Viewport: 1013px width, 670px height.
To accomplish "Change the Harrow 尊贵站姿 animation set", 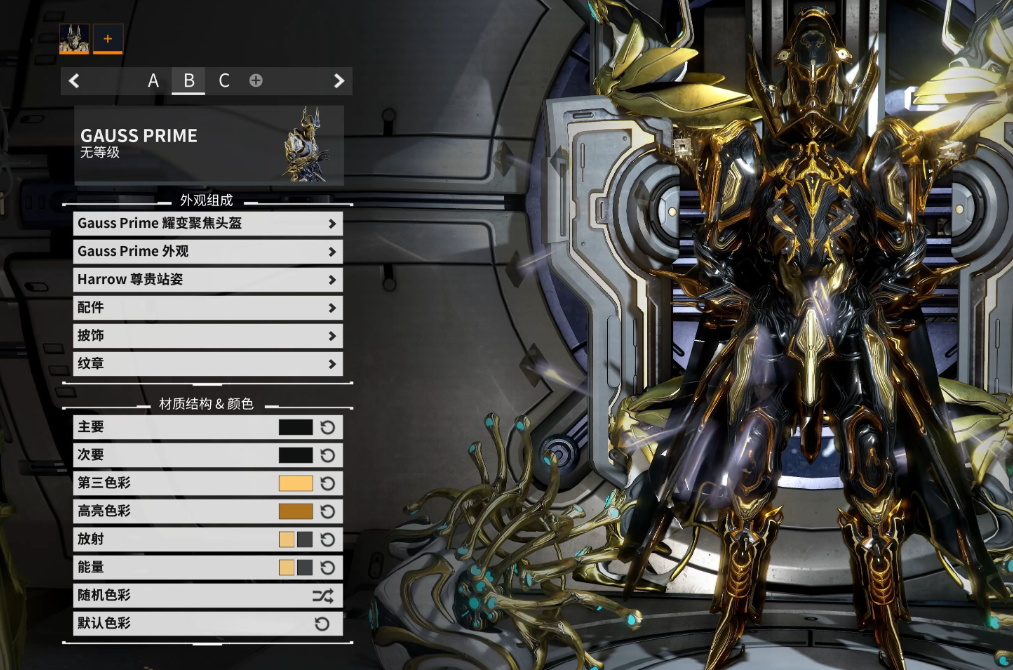I will pyautogui.click(x=208, y=280).
